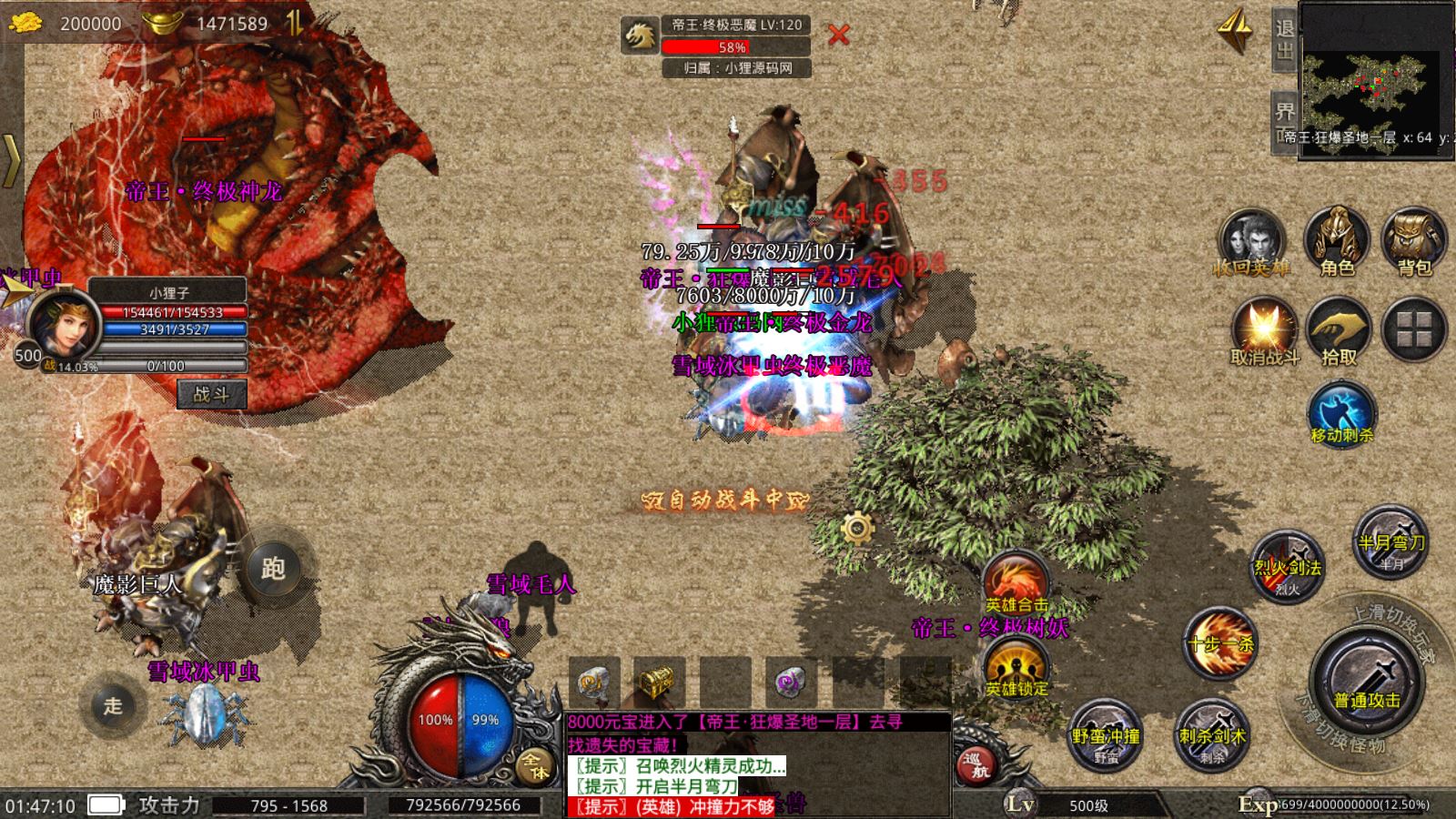Screen dimensions: 1456x819
Task: Activate 英雄合击 combo attack
Action: (1016, 584)
